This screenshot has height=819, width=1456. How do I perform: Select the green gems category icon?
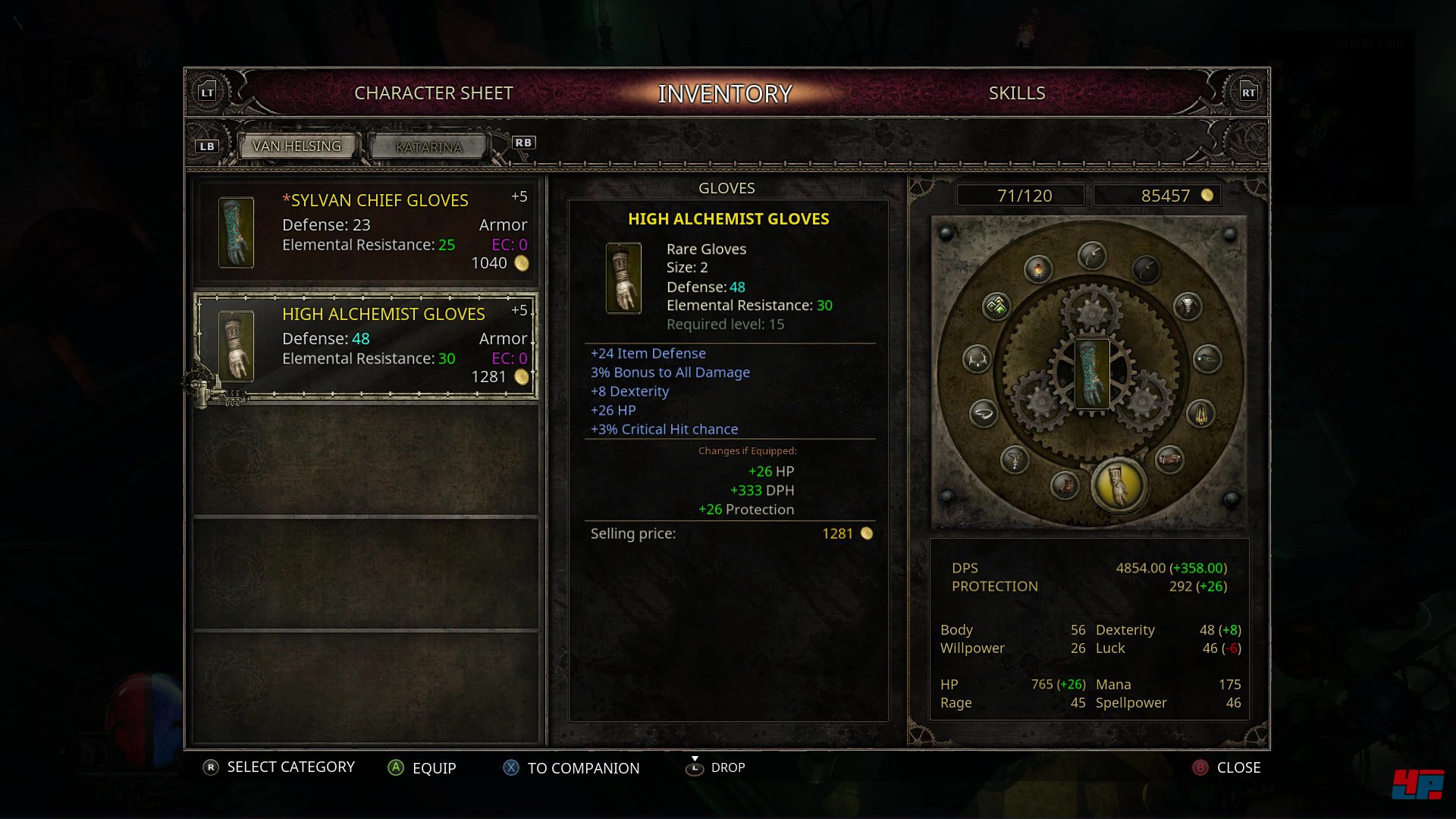(x=996, y=306)
